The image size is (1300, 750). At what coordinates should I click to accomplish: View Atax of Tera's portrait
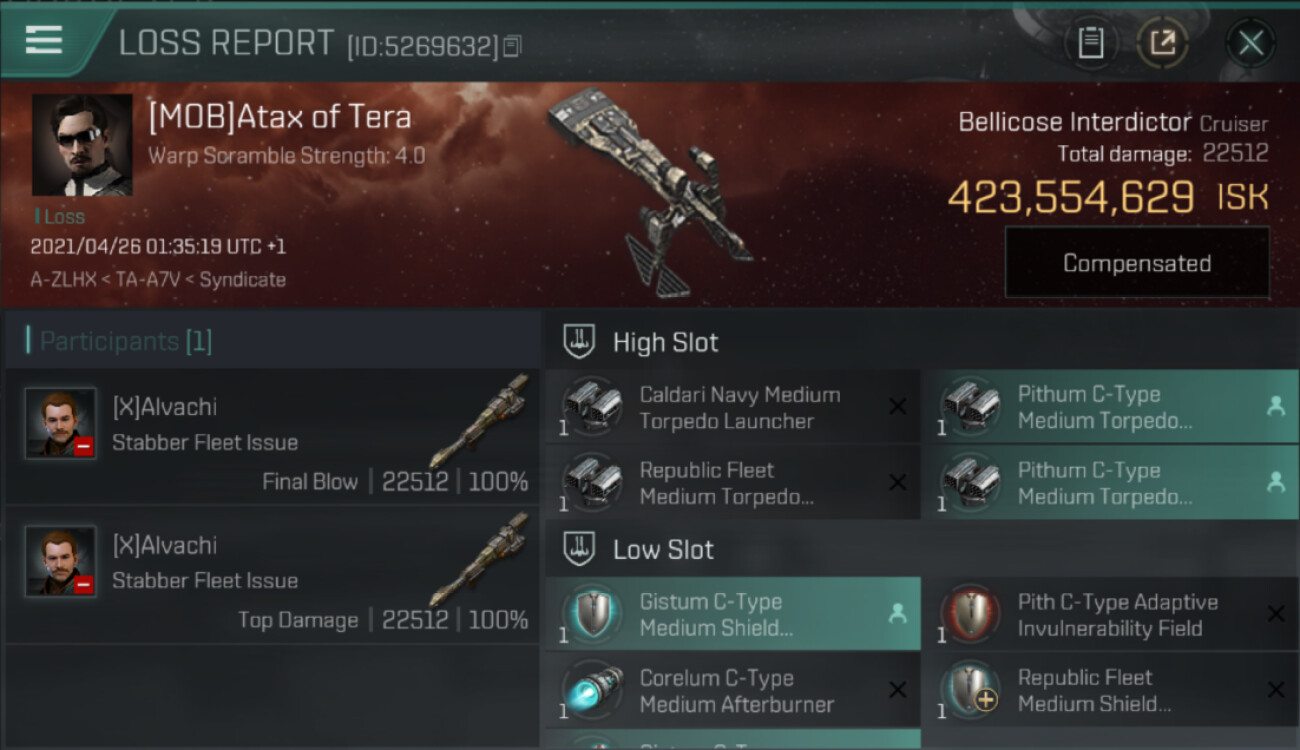pyautogui.click(x=82, y=145)
